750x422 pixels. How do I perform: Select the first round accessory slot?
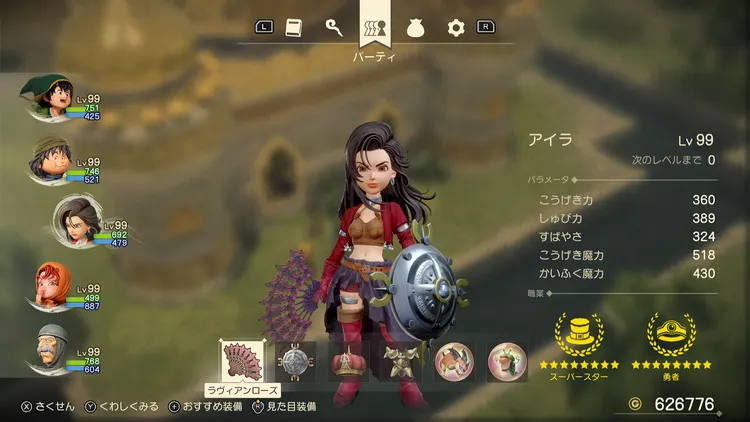[453, 362]
